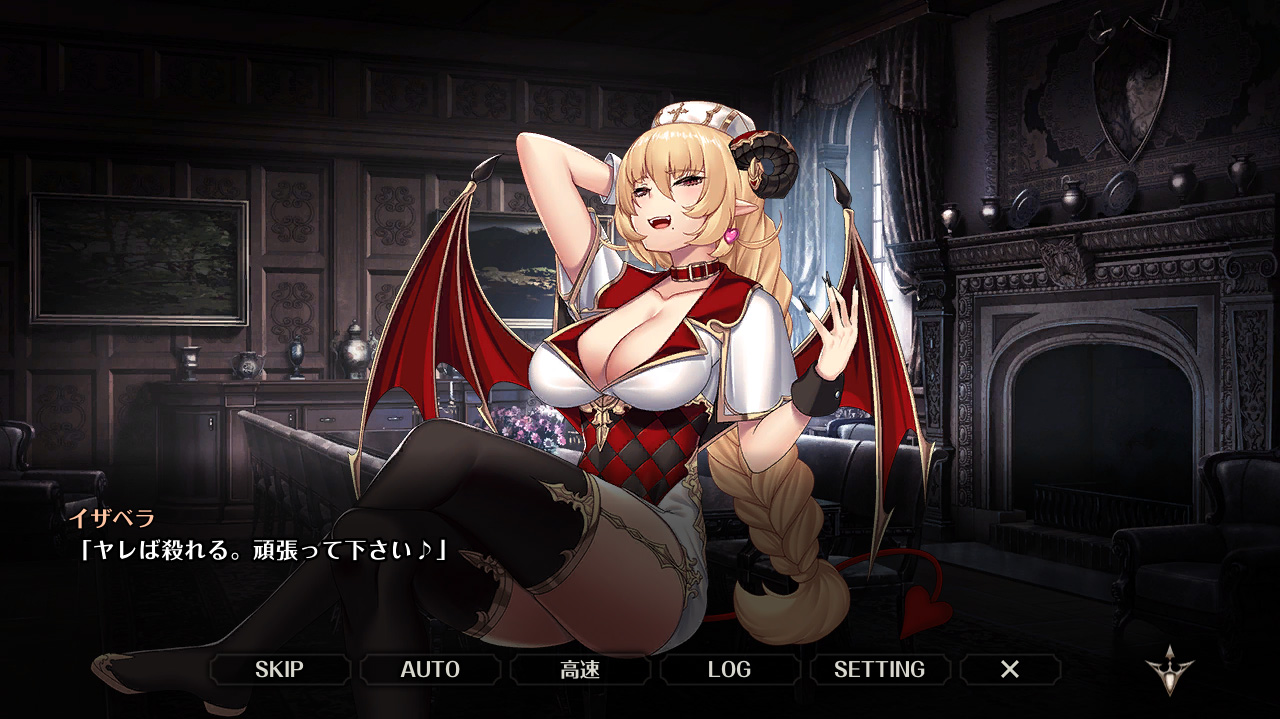Hide the dialogue interface with the X button
The width and height of the screenshot is (1280, 719).
point(1010,669)
